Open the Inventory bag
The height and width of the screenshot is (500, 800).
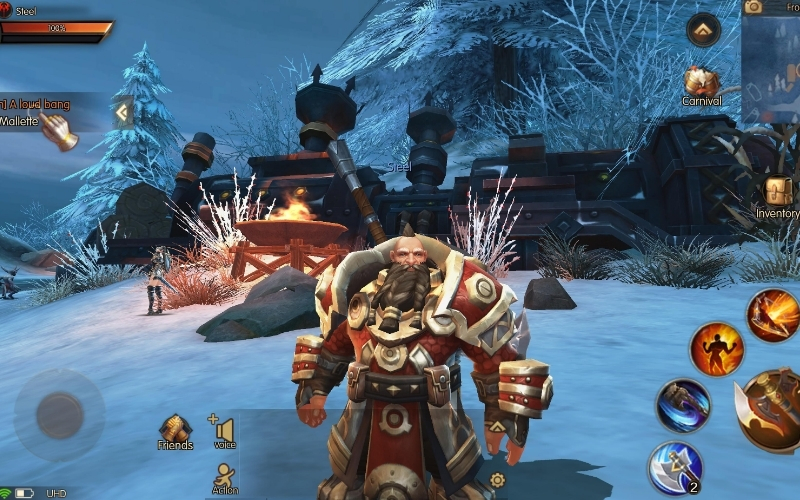(778, 193)
